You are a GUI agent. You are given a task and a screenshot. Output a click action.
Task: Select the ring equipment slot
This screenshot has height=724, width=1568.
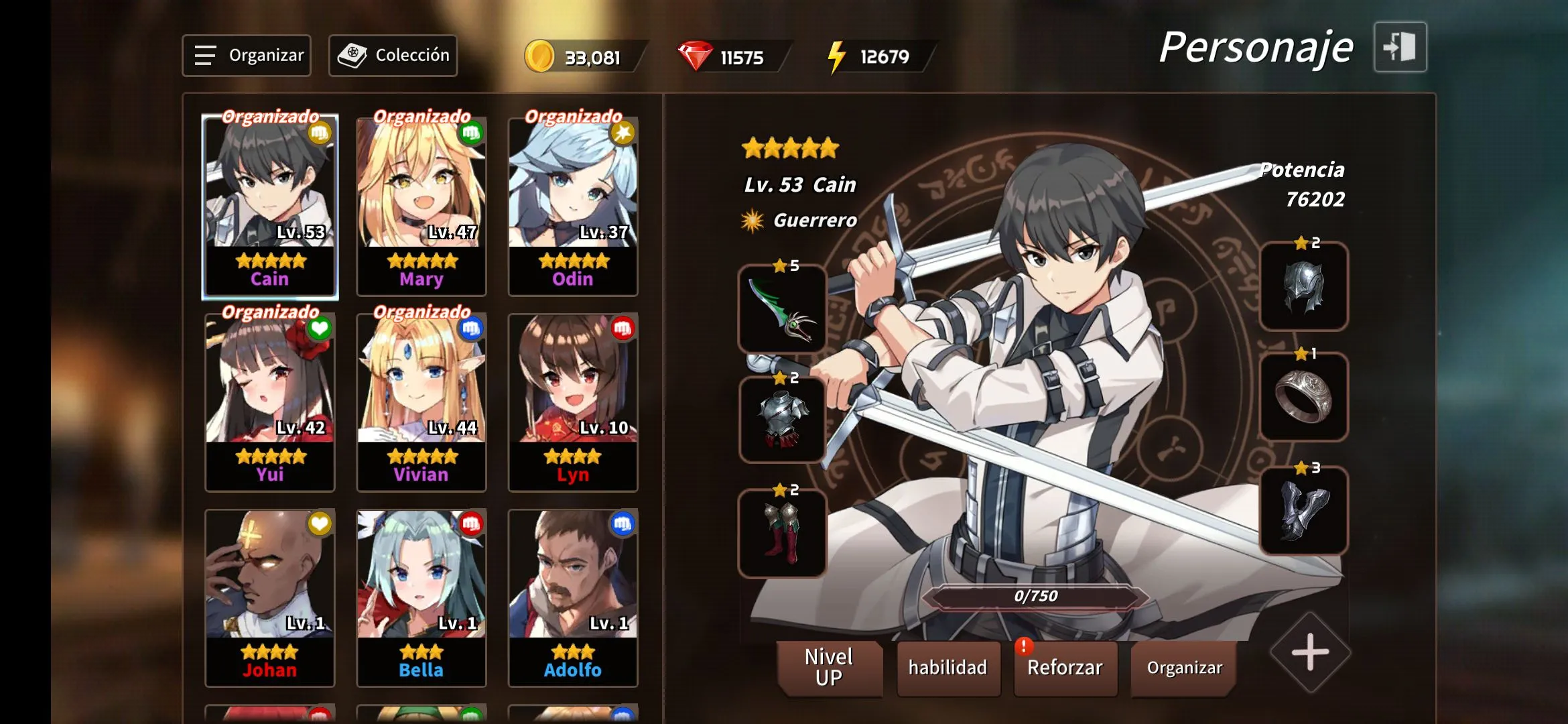(x=1303, y=397)
